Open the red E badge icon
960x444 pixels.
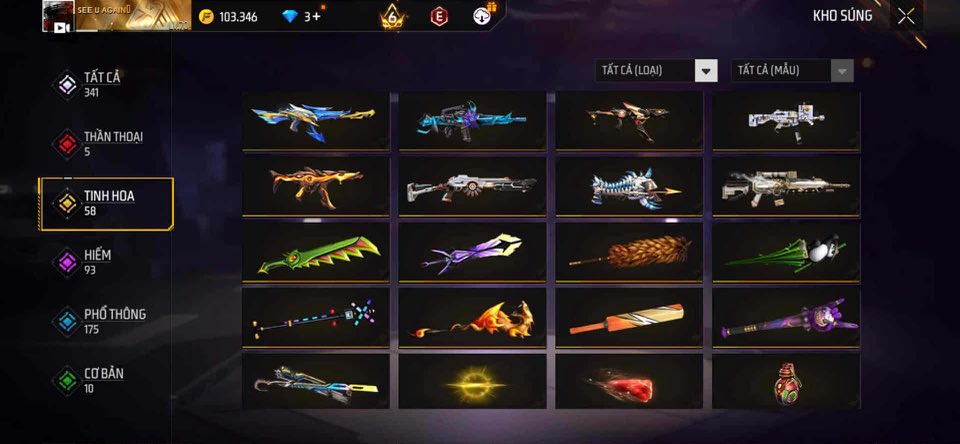click(438, 16)
